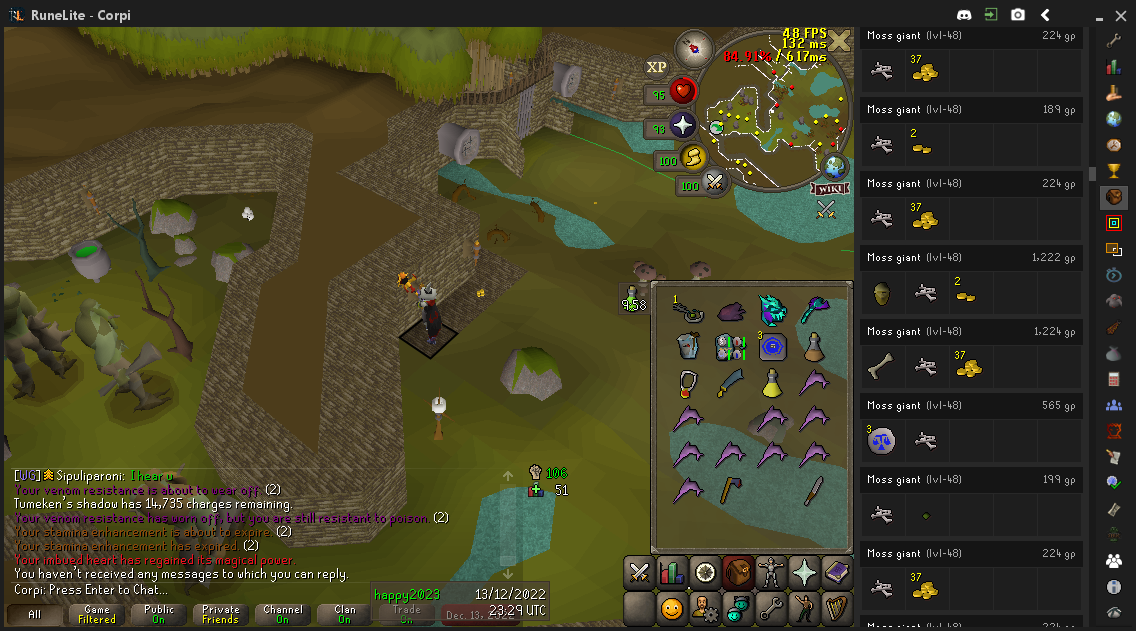1136x631 pixels.
Task: Open the Spellbook tab
Action: tap(836, 573)
